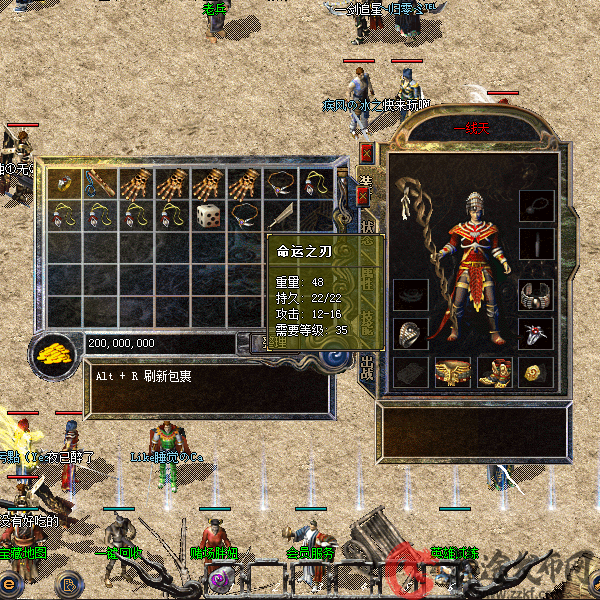The image size is (600, 600).
Task: Select the equipped red gem ring
Action: (536, 333)
